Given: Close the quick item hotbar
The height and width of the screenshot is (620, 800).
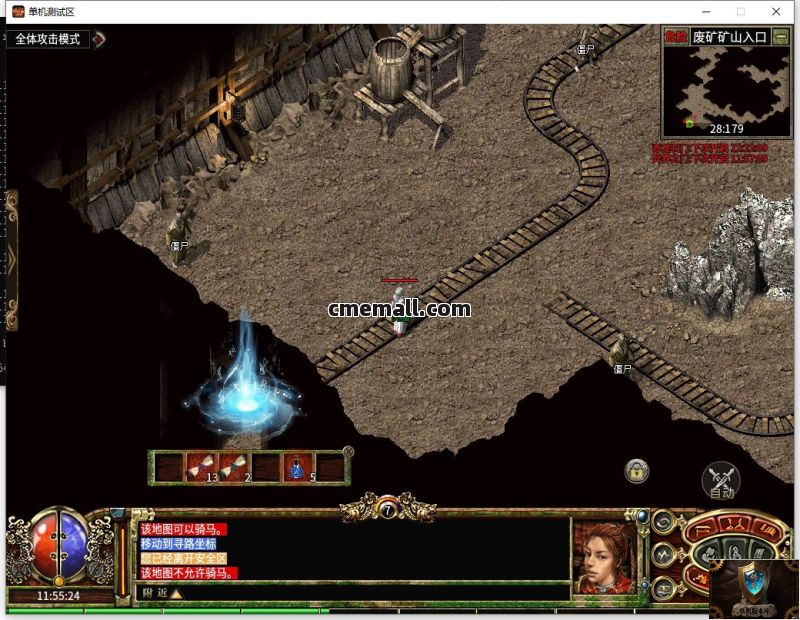Looking at the screenshot, I should 348,451.
